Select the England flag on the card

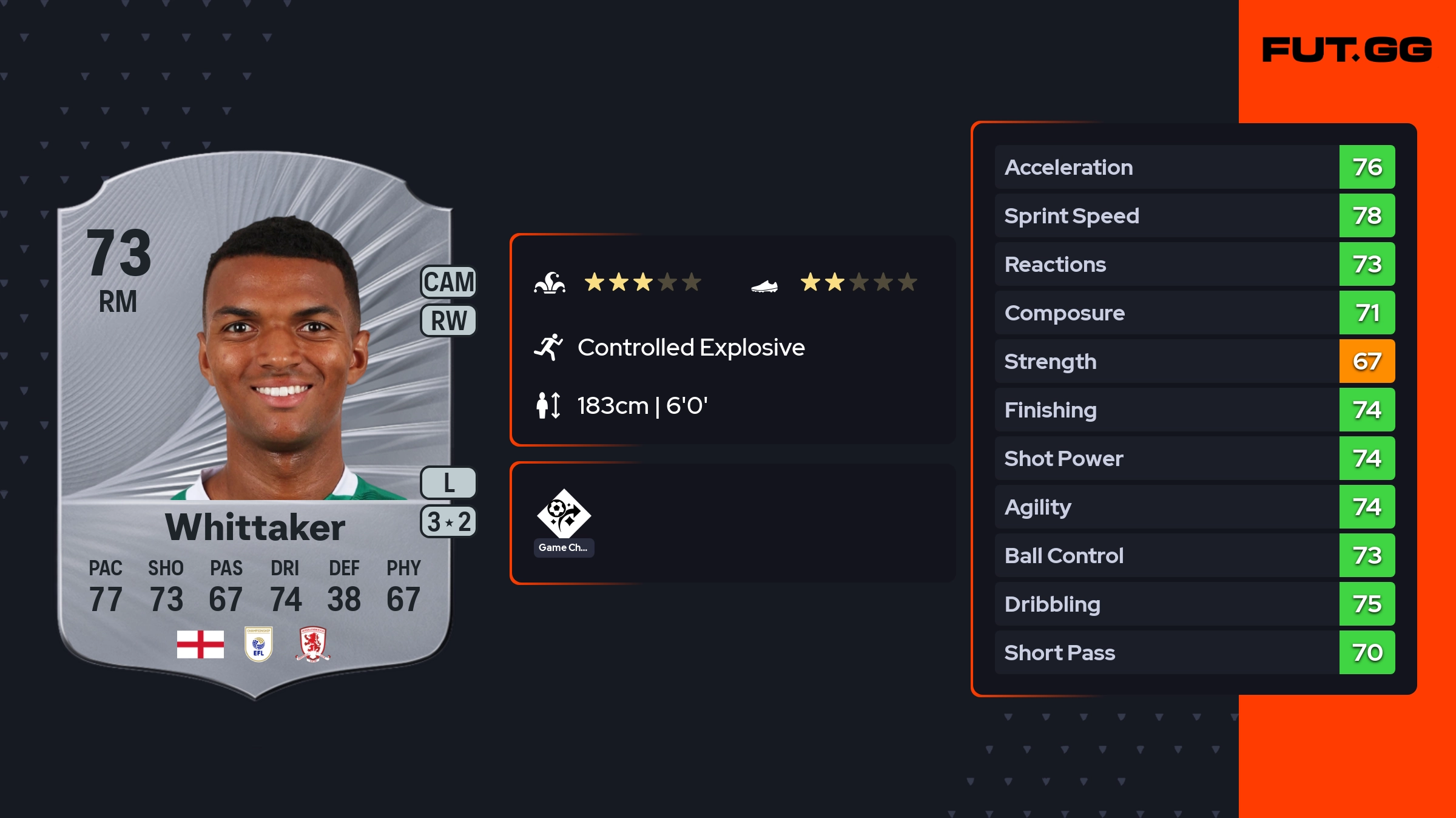click(x=200, y=644)
